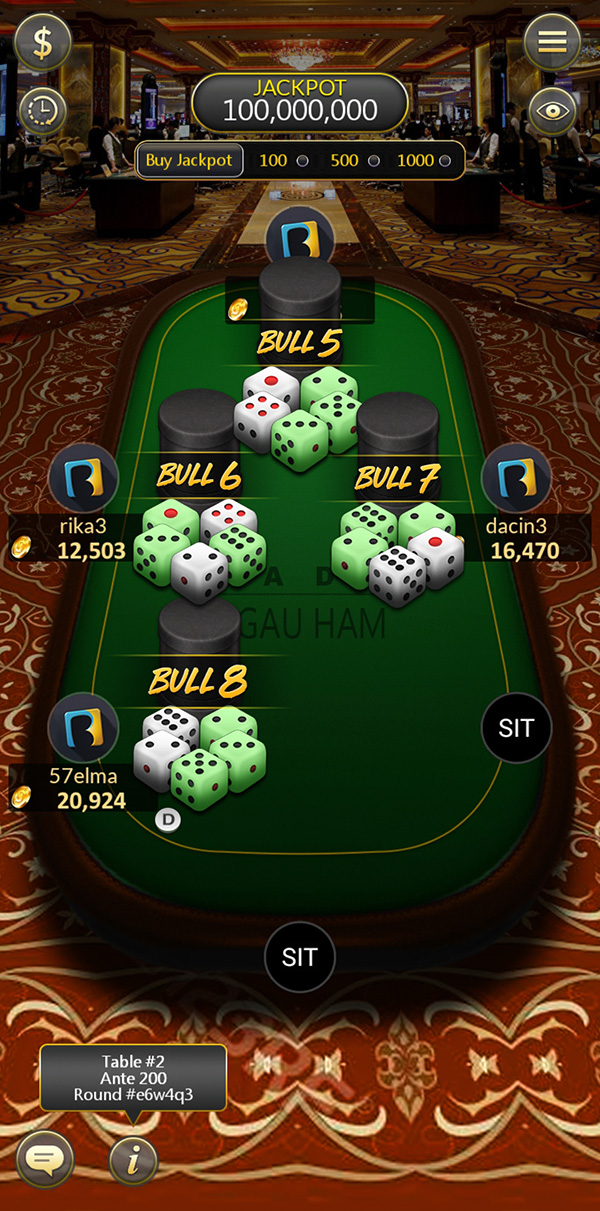Viewport: 600px width, 1211px height.
Task: Click the Buy Jackpot button
Action: tap(189, 160)
